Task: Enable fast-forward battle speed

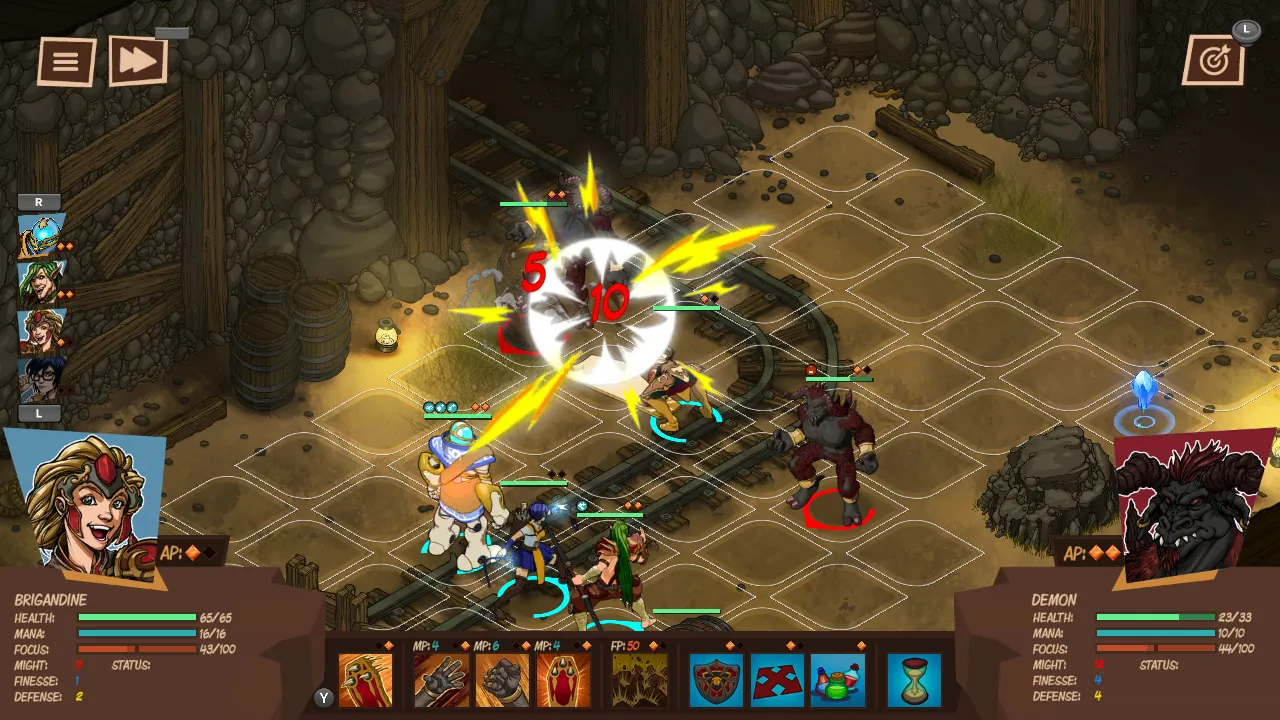Action: click(x=138, y=61)
